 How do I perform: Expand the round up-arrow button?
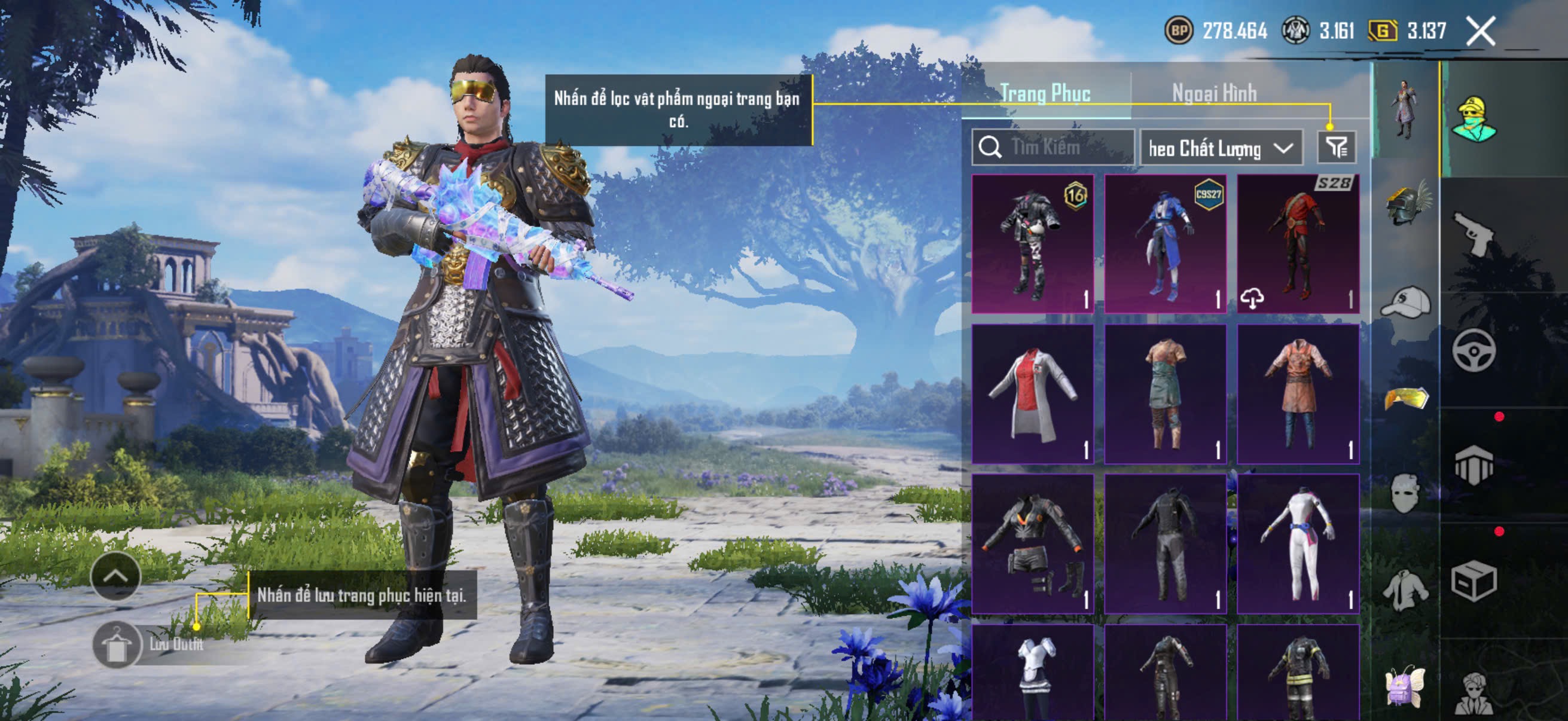click(115, 576)
